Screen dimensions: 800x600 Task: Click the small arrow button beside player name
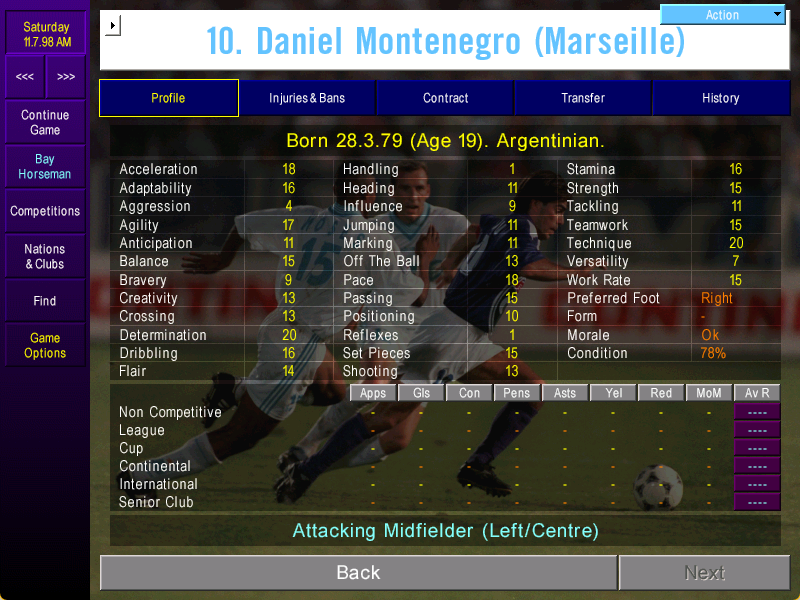[112, 25]
